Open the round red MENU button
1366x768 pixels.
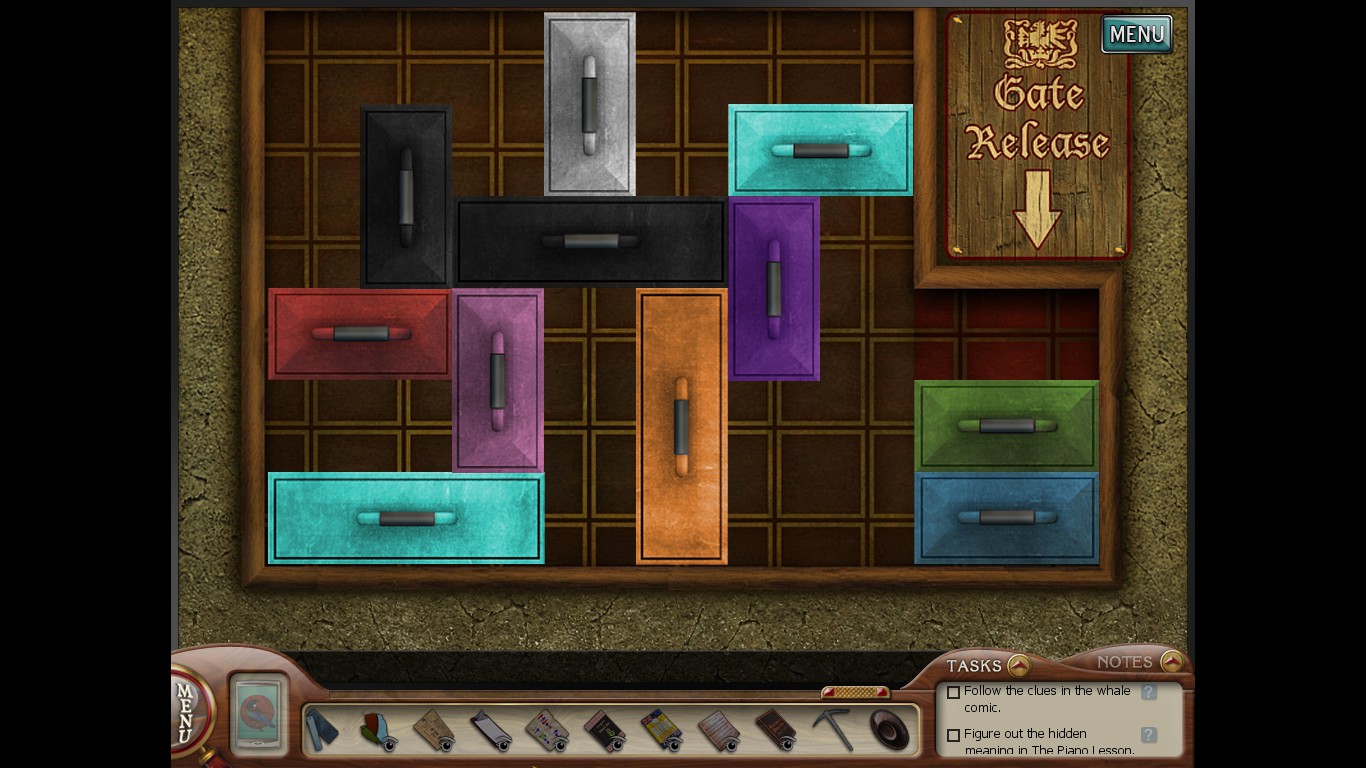point(188,710)
